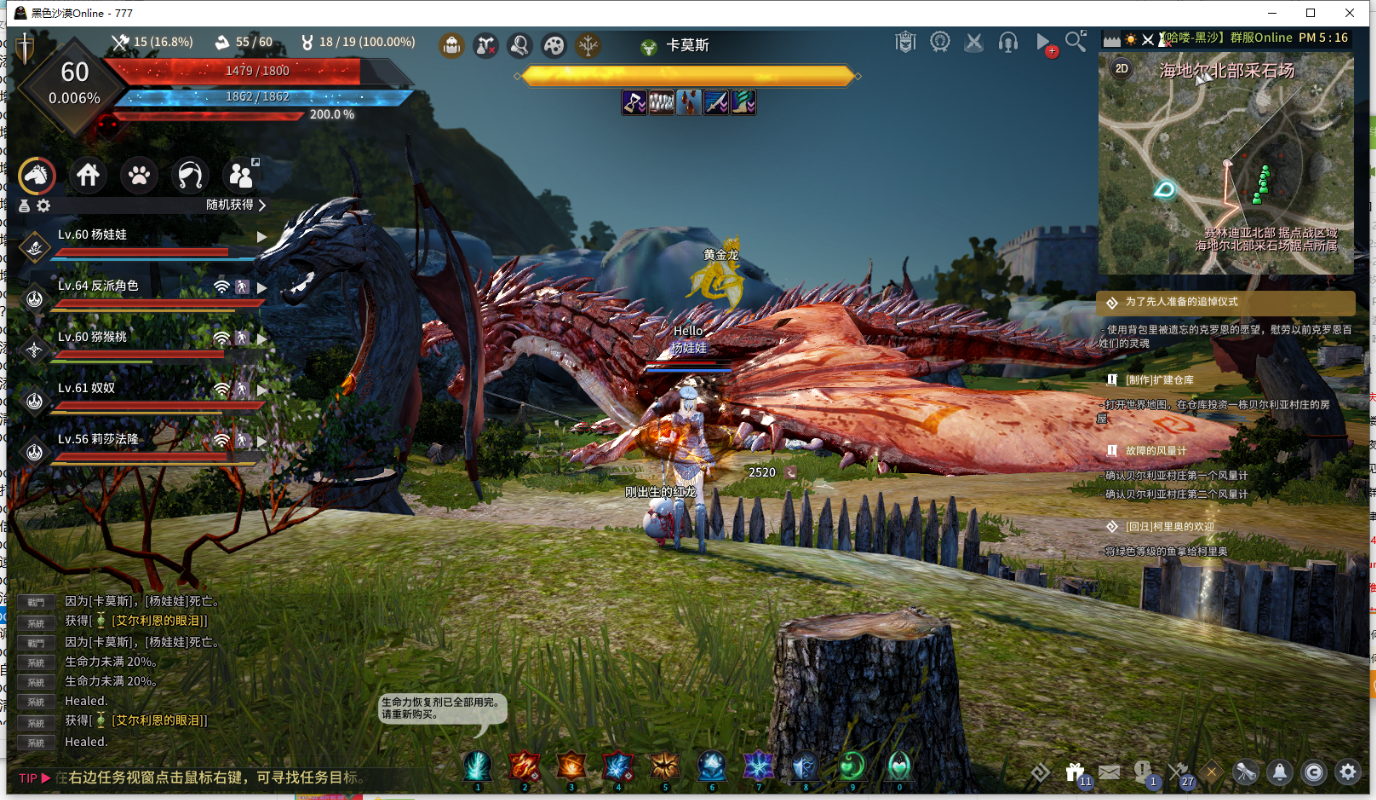Open the house residence icon

[x=88, y=176]
